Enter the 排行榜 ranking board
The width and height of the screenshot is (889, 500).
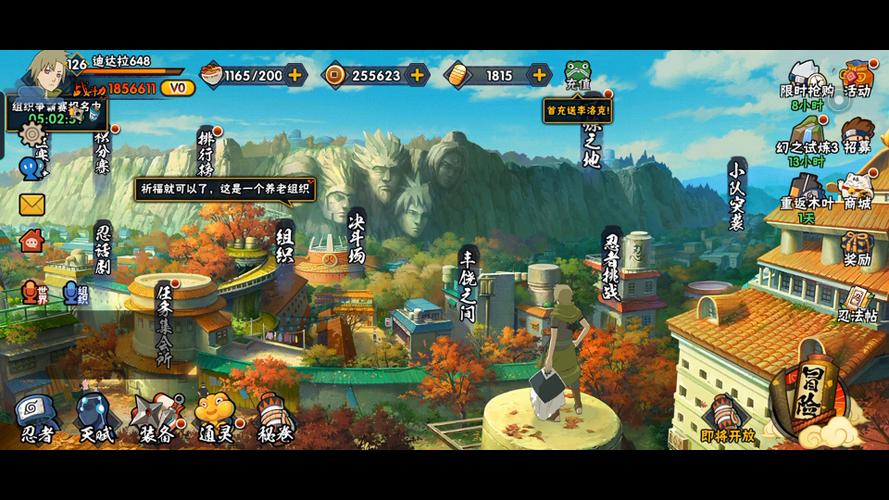click(x=206, y=152)
